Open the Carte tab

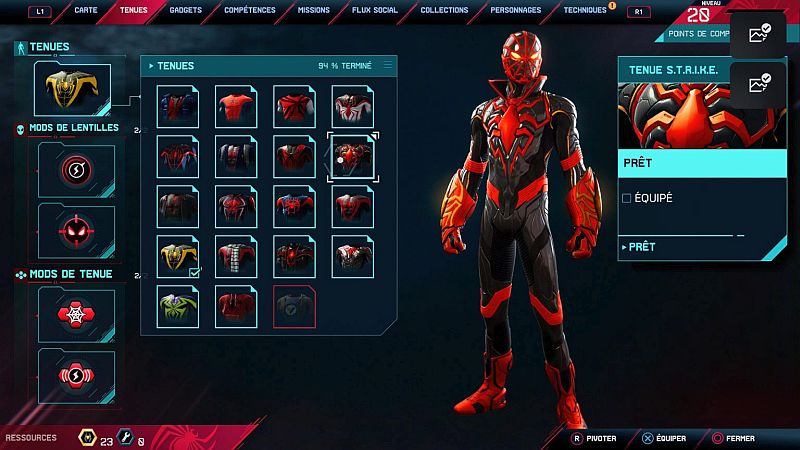(86, 10)
